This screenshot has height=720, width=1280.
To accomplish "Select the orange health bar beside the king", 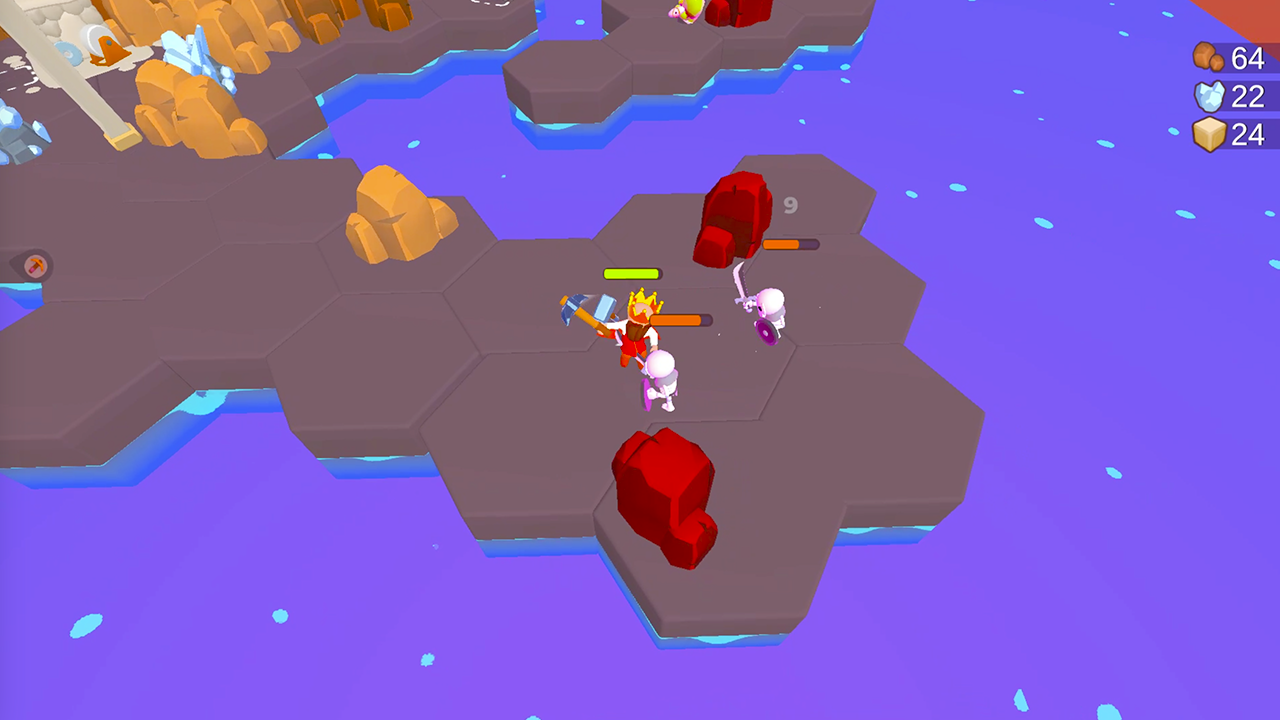I will [x=682, y=320].
